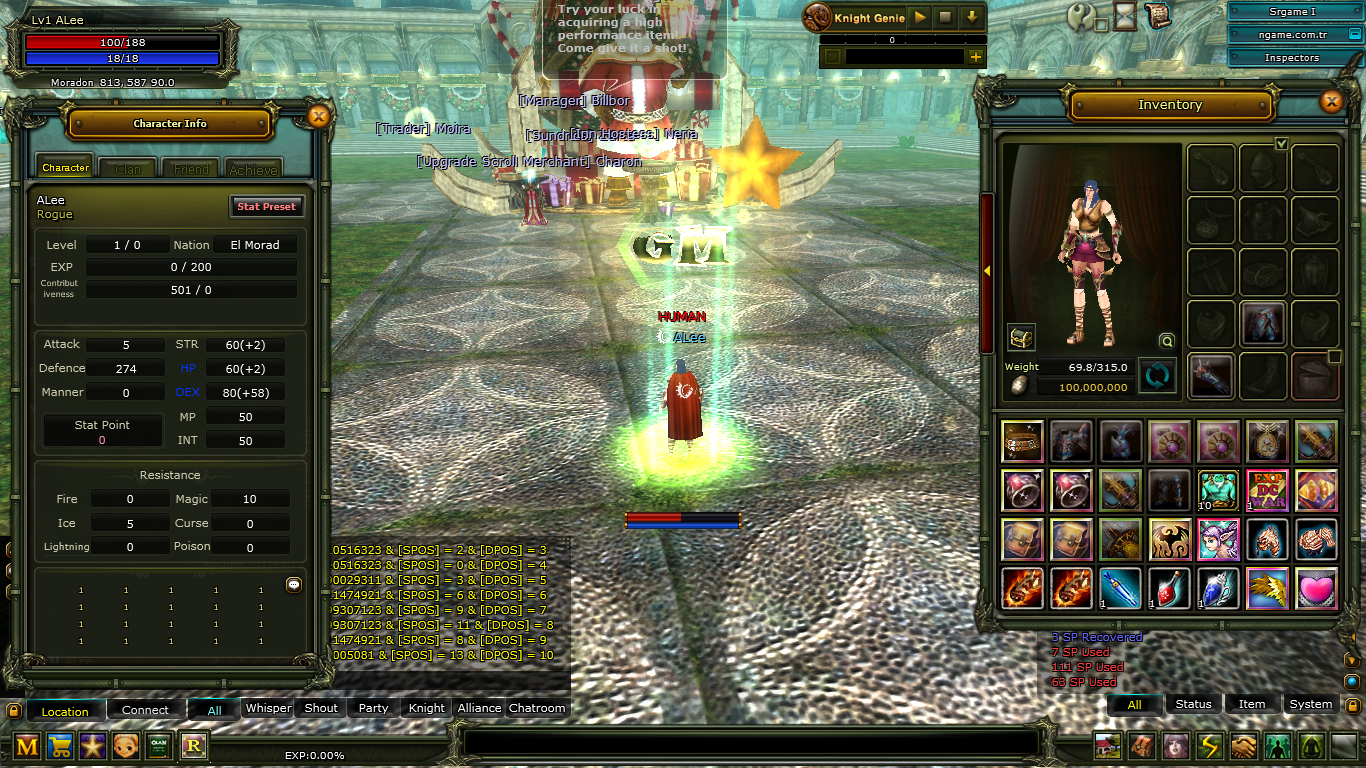This screenshot has width=1366, height=768.
Task: Start the Knight Genie with play button
Action: click(x=920, y=18)
